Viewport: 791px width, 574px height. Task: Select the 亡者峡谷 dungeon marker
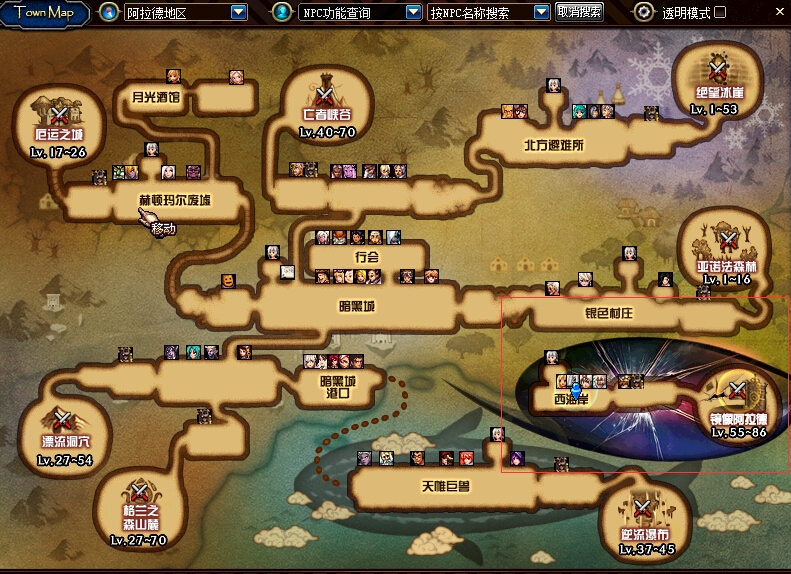click(x=326, y=98)
